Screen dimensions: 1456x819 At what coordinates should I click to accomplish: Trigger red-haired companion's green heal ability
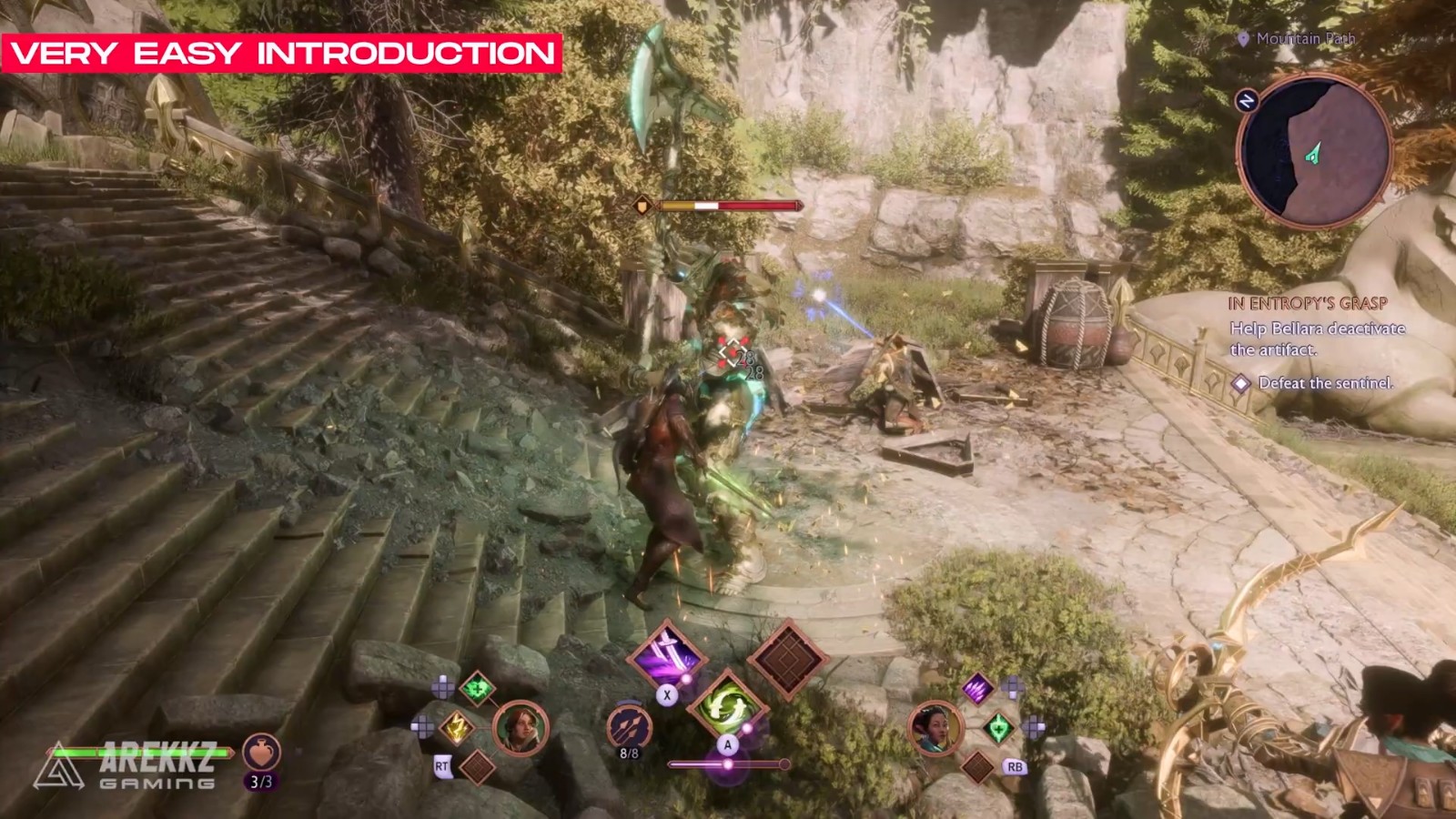tap(477, 689)
